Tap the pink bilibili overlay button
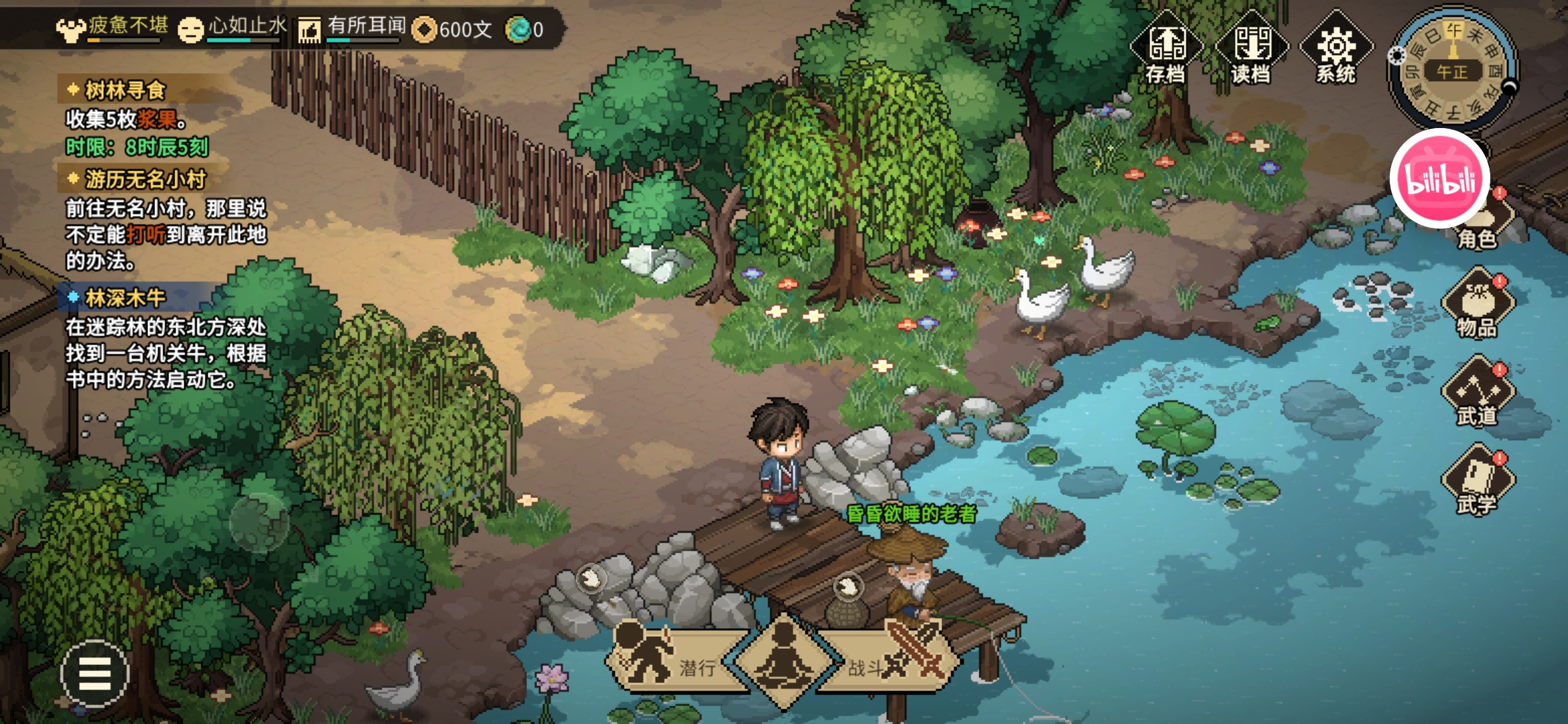The height and width of the screenshot is (724, 1568). click(x=1440, y=178)
